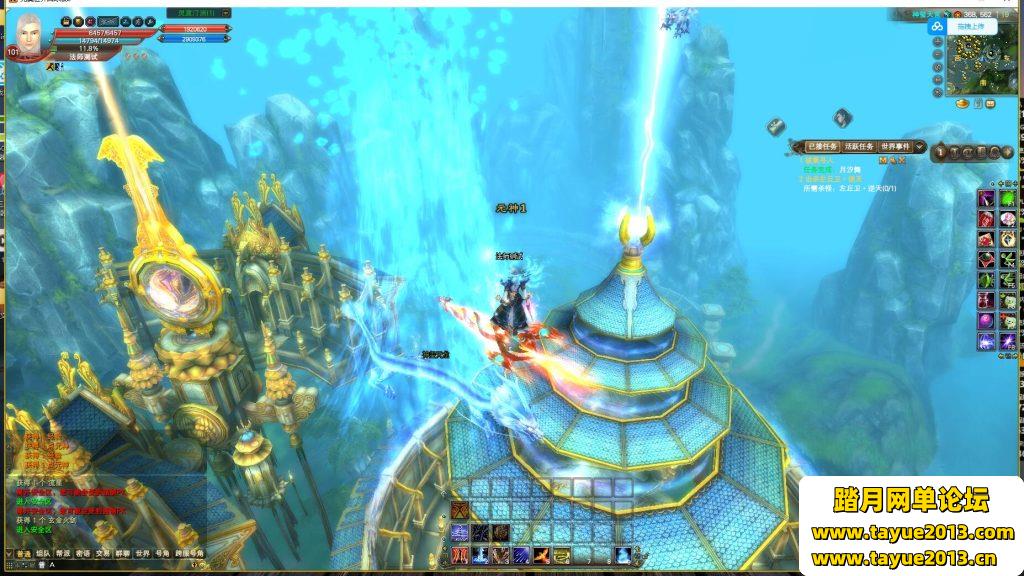Open the server line dropdown at top
The image size is (1024, 576).
coord(226,13)
